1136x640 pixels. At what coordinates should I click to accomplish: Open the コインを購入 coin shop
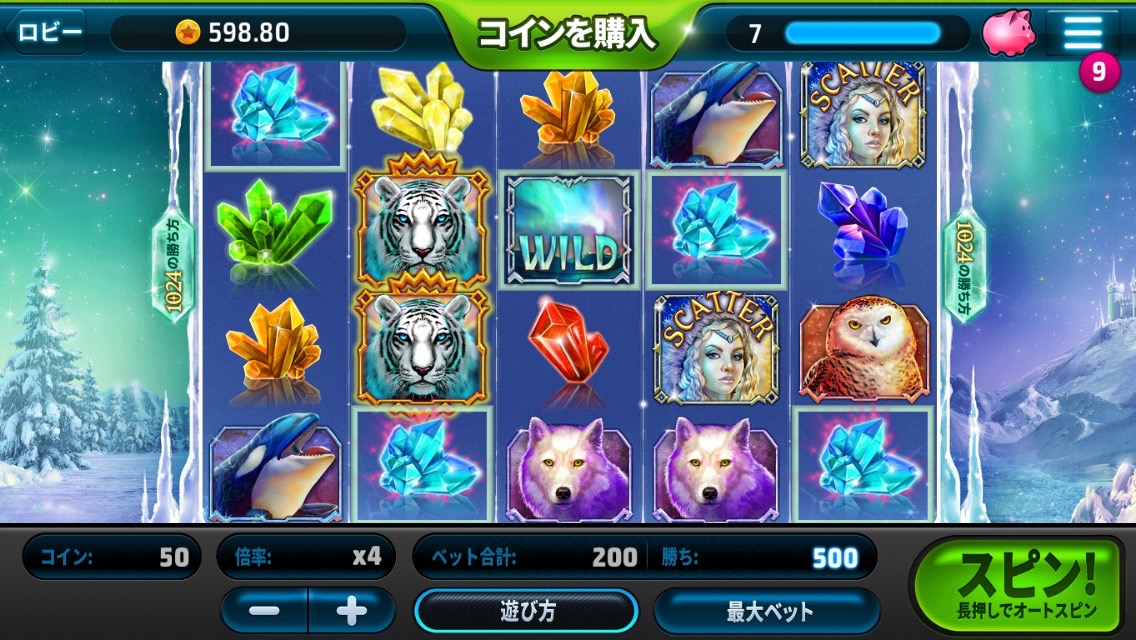[566, 34]
